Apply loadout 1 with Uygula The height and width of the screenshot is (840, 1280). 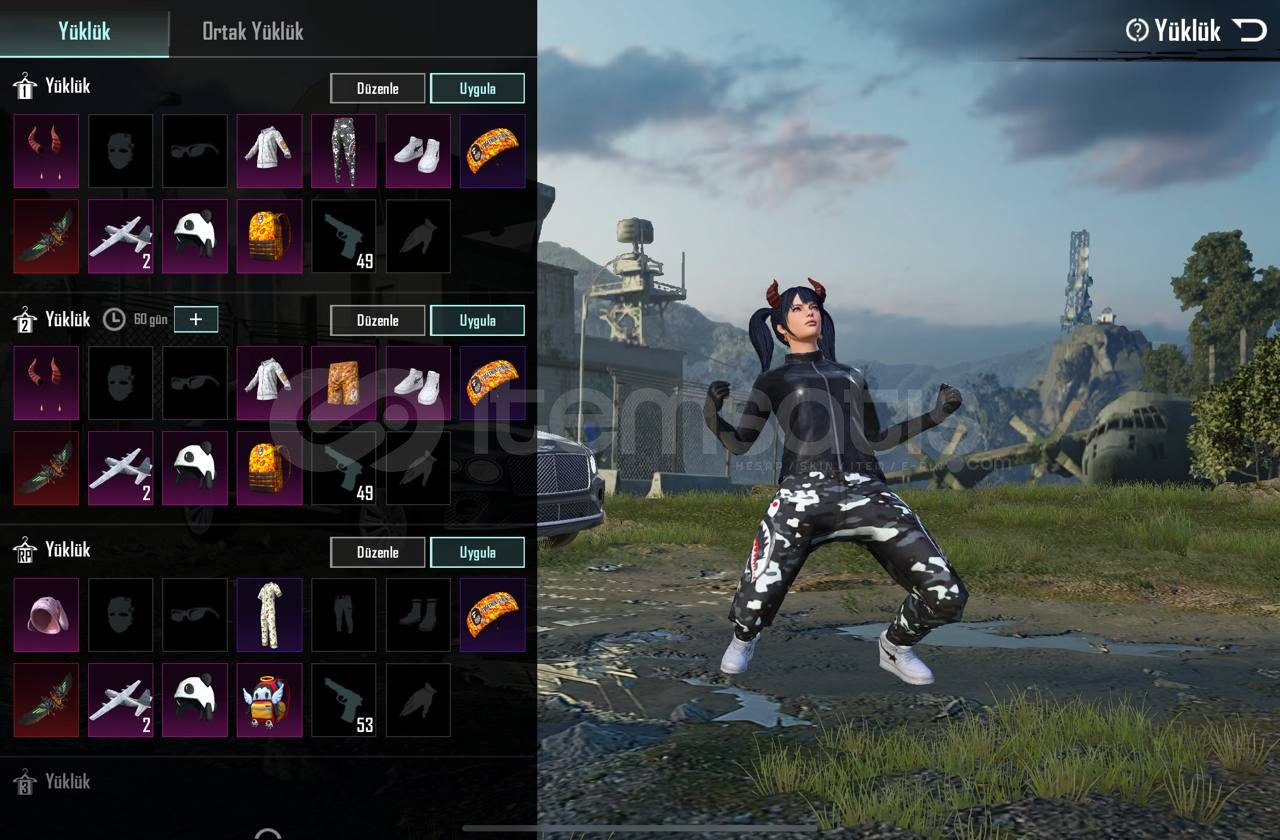[x=477, y=88]
